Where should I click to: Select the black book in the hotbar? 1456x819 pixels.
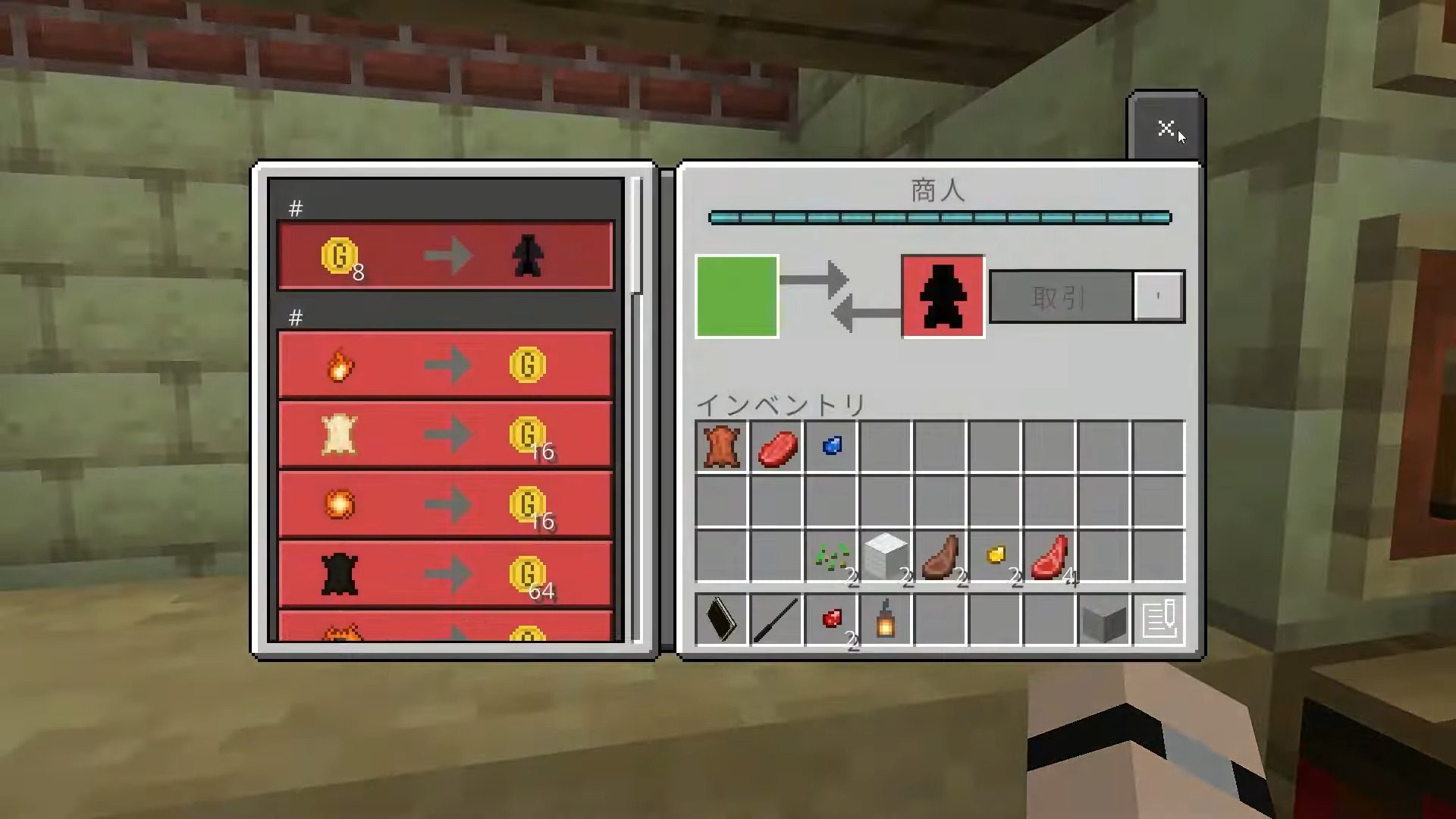720,620
